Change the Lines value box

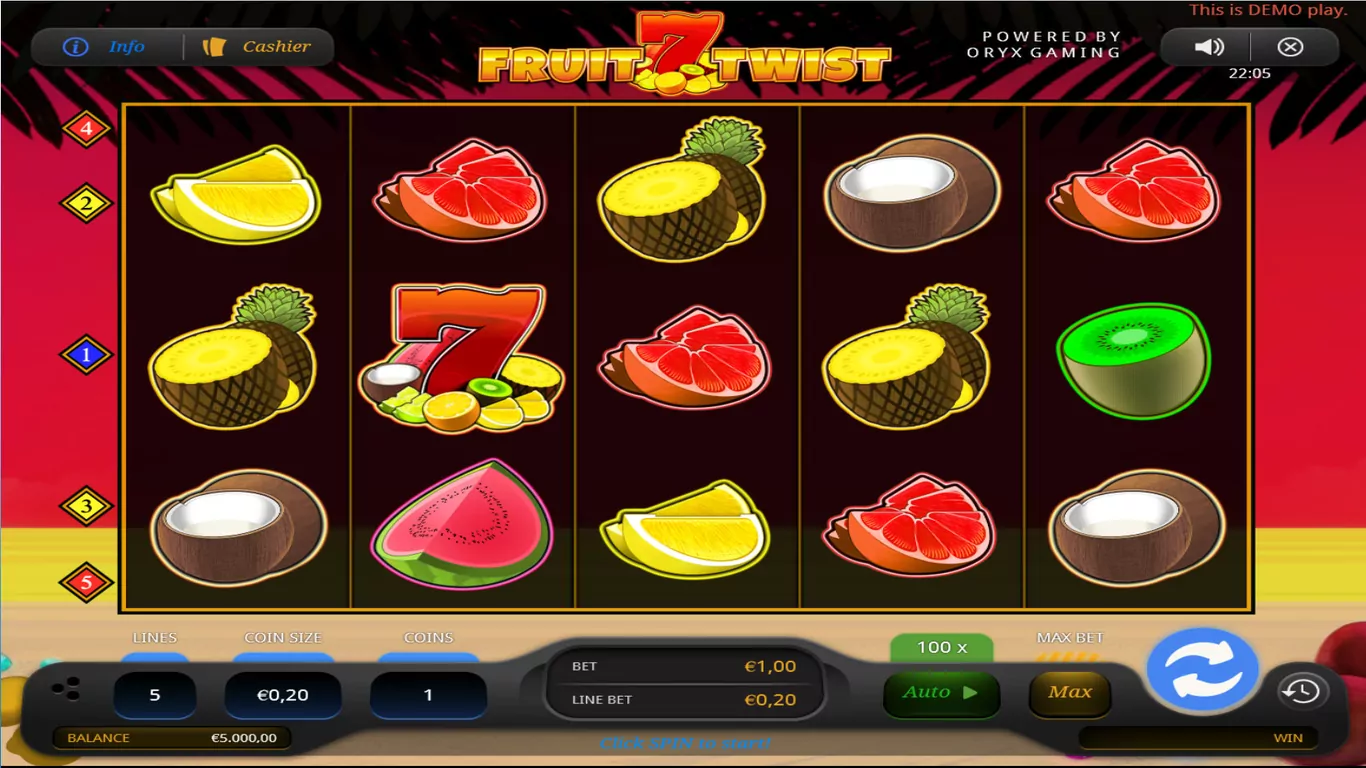pyautogui.click(x=154, y=695)
